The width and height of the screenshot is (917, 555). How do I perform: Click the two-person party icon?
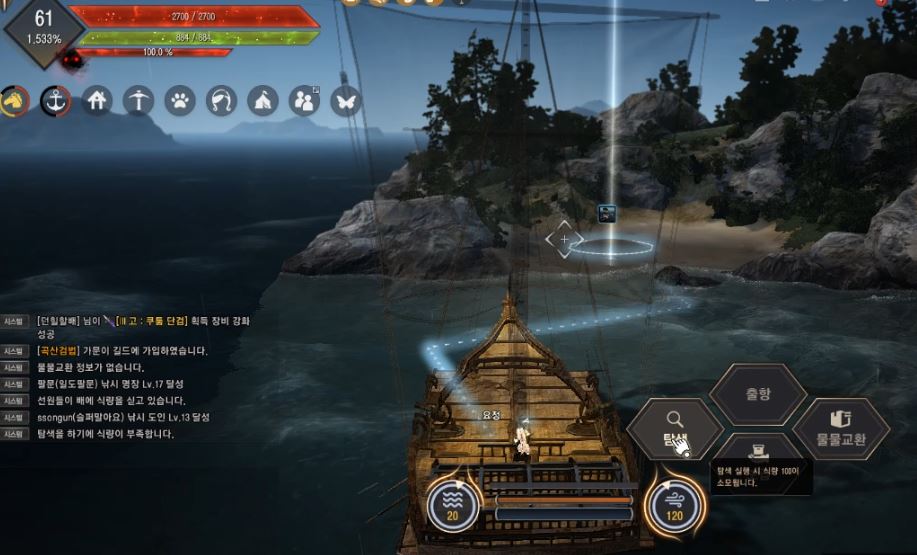pos(303,100)
